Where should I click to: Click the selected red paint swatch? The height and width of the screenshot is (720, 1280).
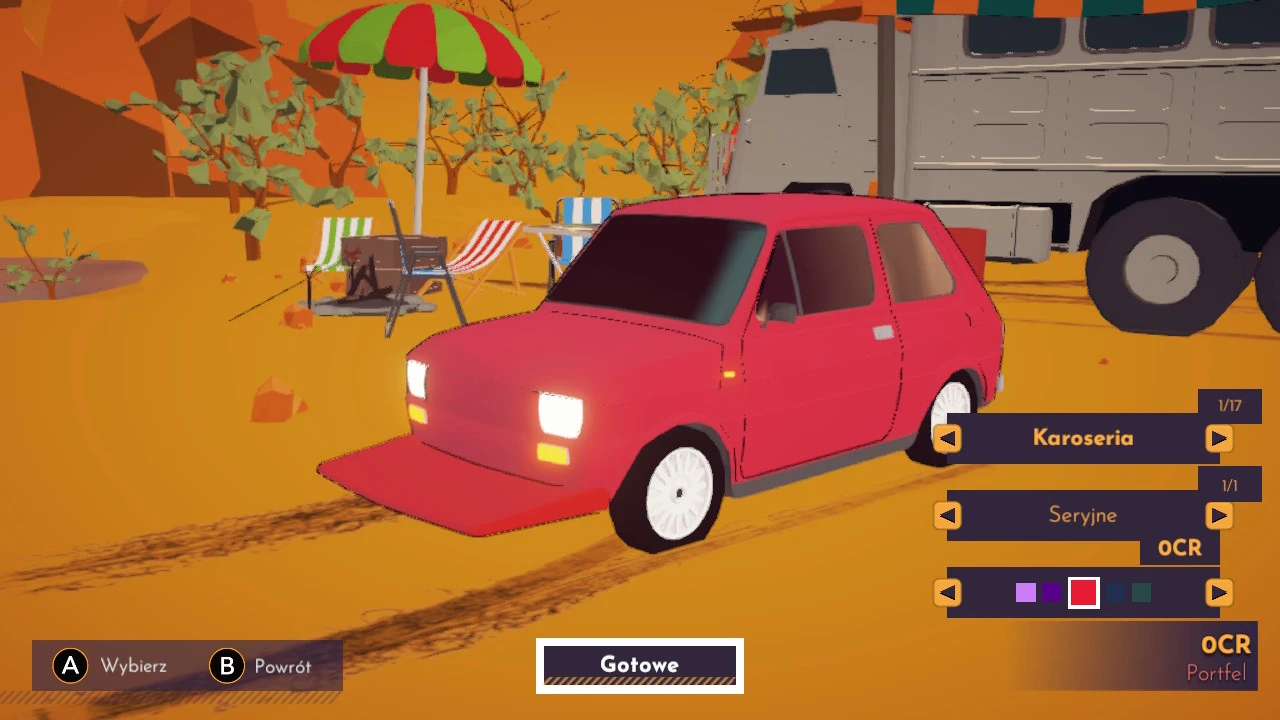point(1085,592)
